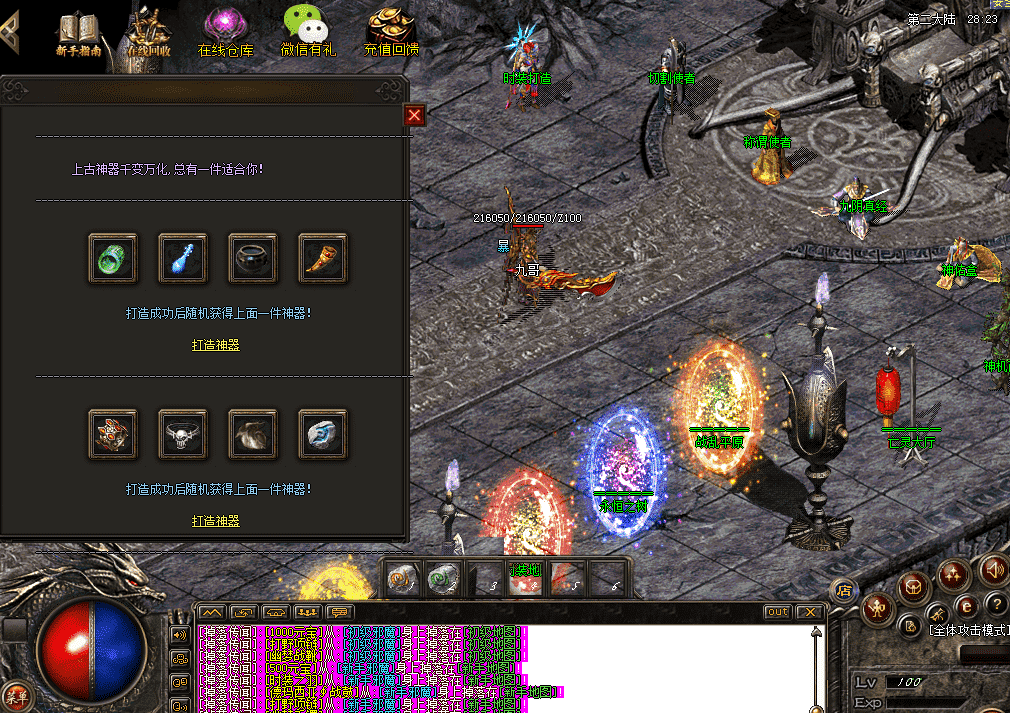Open the 微信有礼 WeChat gift icon
This screenshot has height=713, width=1010.
tap(308, 33)
